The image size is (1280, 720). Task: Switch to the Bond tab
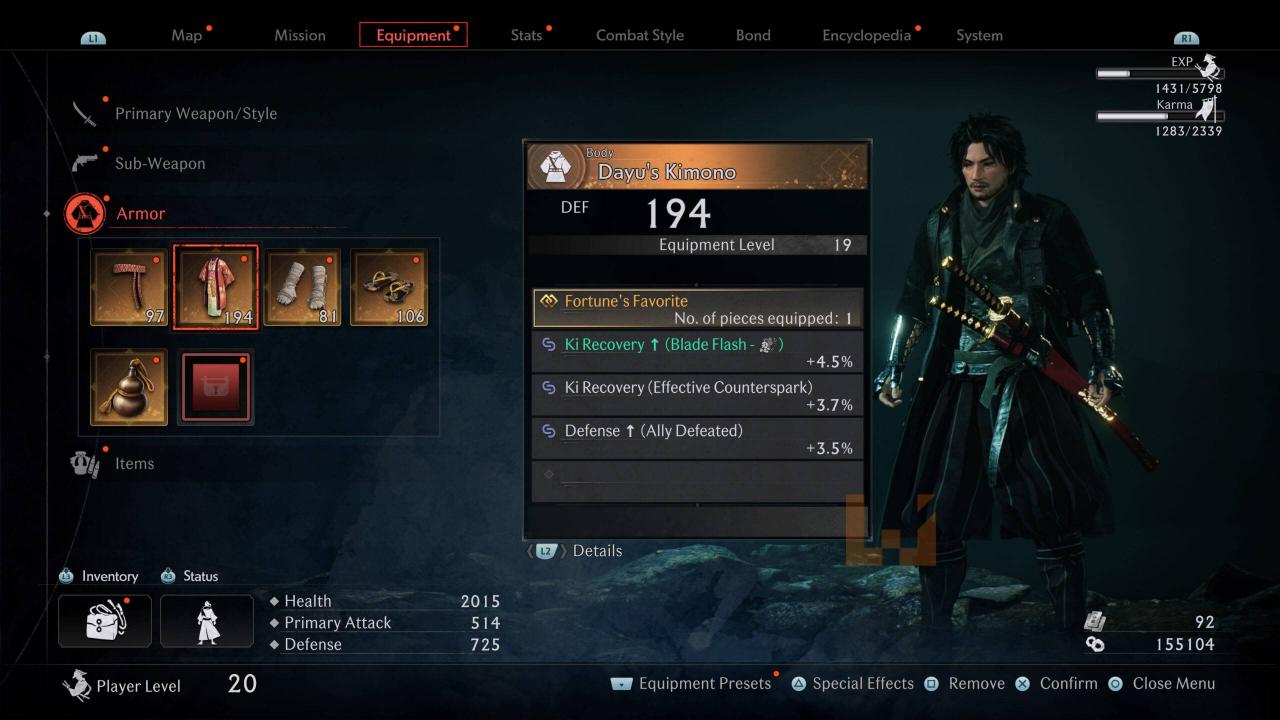click(753, 35)
